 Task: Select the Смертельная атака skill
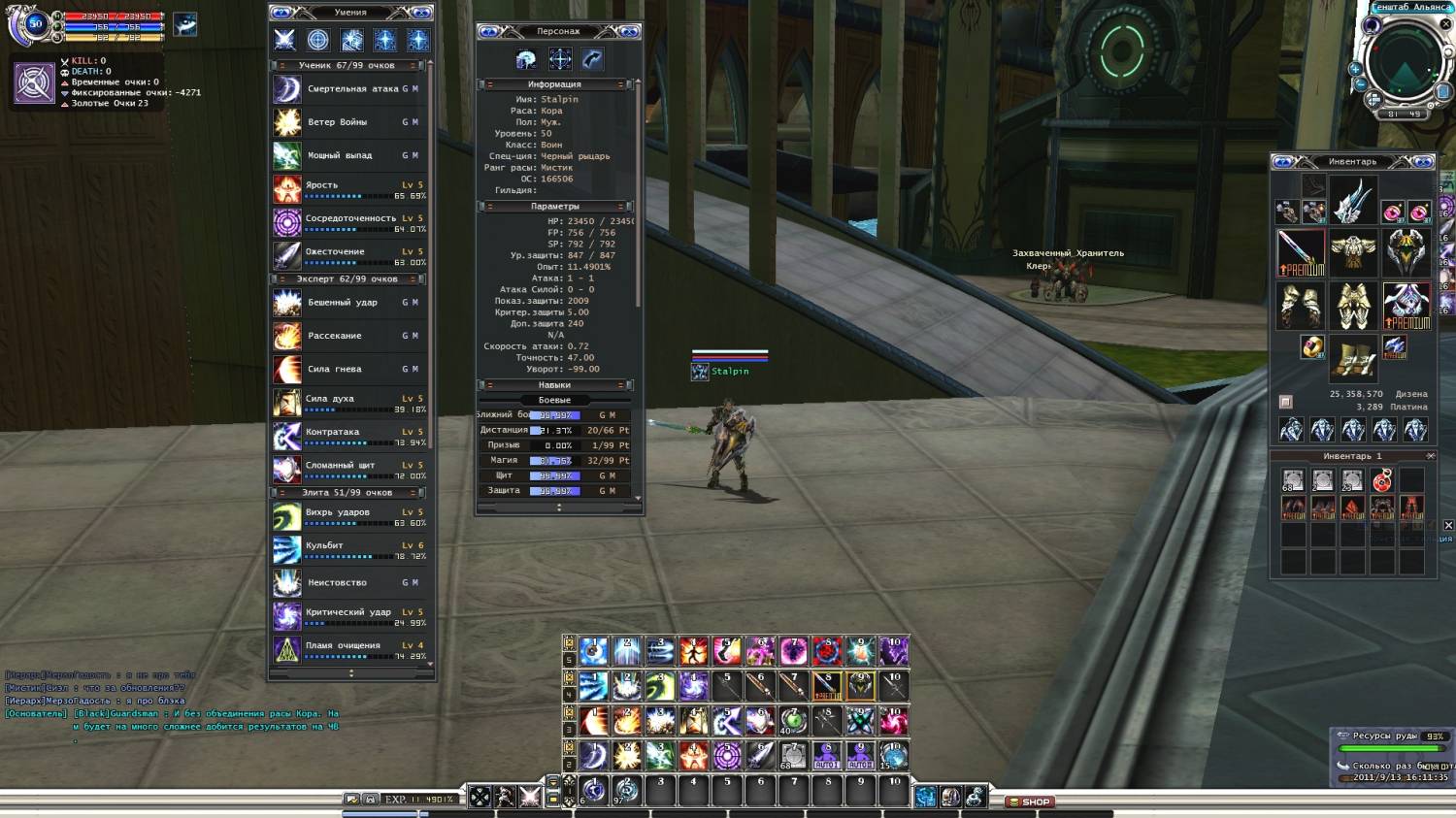[349, 89]
